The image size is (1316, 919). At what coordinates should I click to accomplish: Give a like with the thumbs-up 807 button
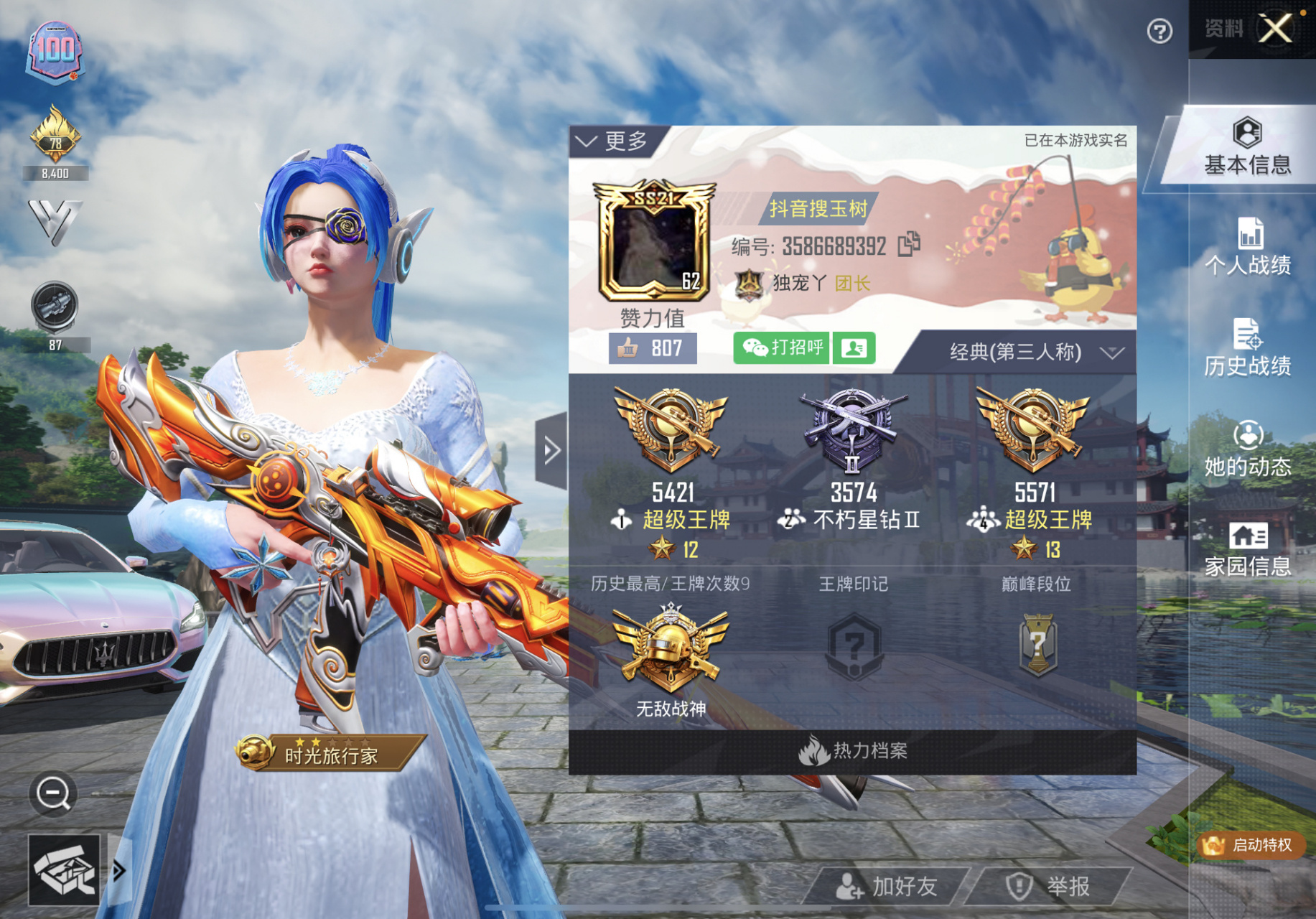pos(652,349)
